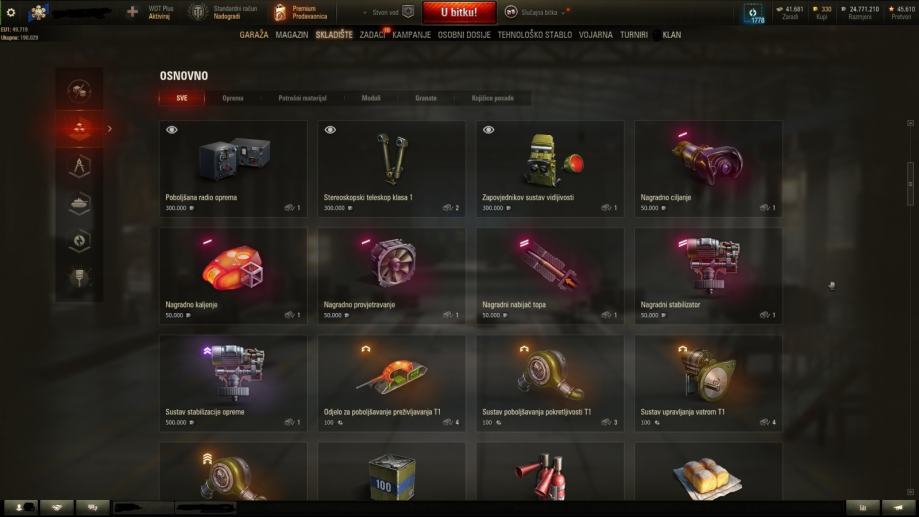Open the settings gear icon
Viewport: 919px width, 517px height.
coord(11,12)
